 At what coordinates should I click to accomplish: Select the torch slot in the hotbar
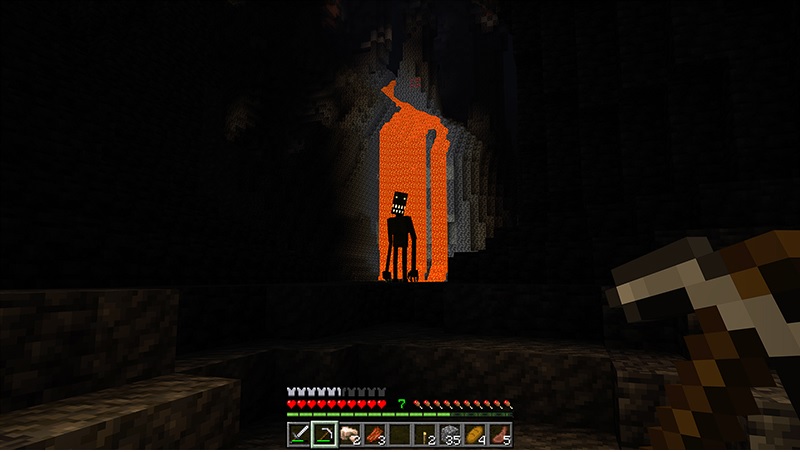click(424, 434)
